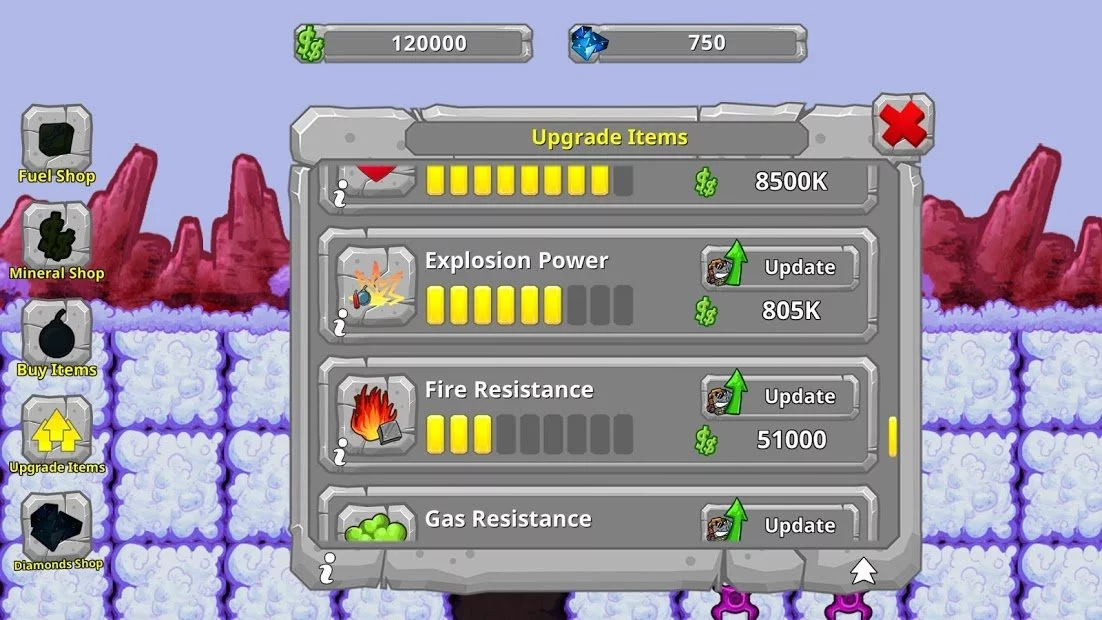The image size is (1102, 620).
Task: Click the yellow scrollbar handle
Action: 892,436
